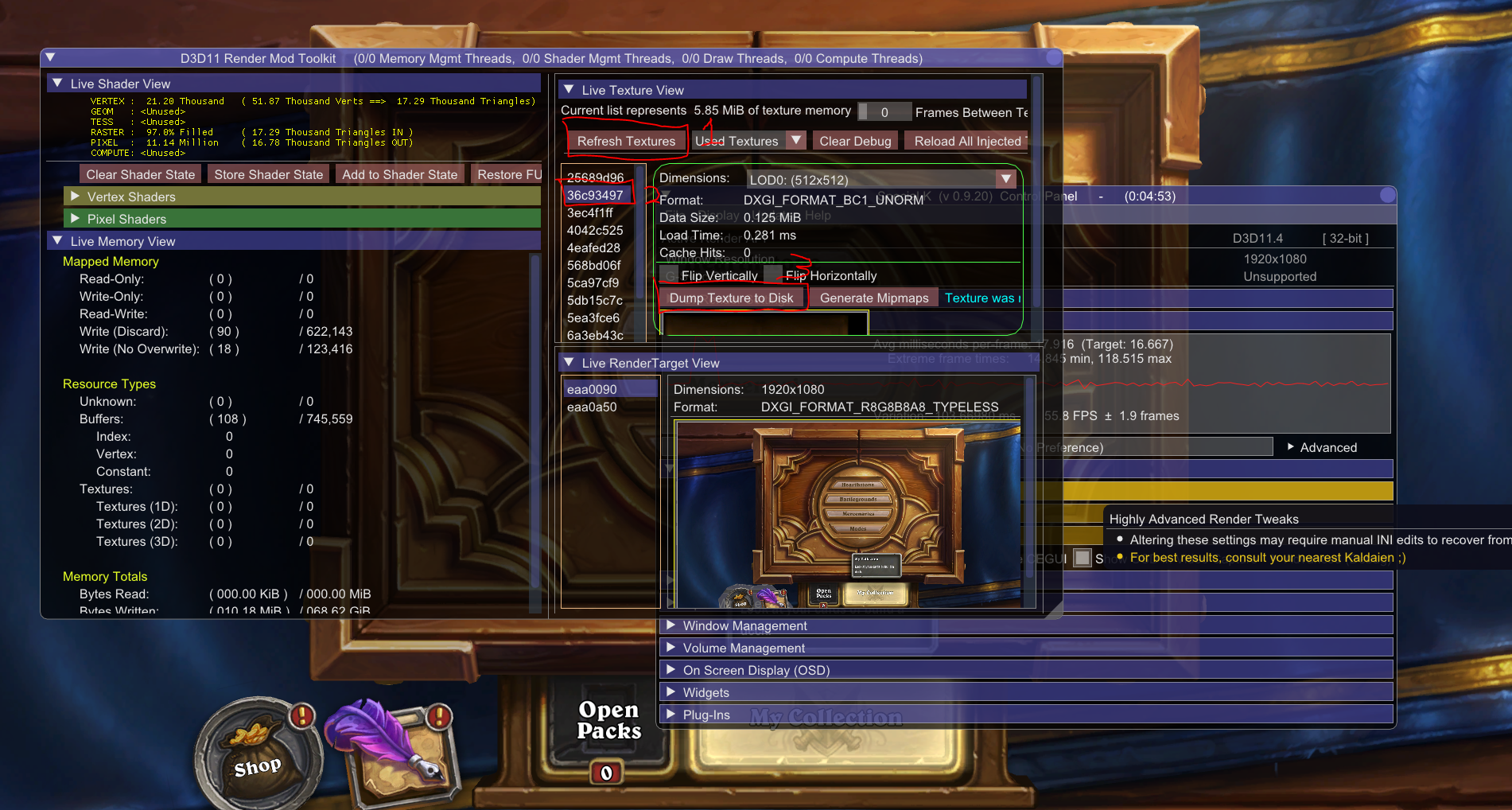Viewport: 1512px width, 810px height.
Task: Click Dump Texture to Disk
Action: click(x=732, y=298)
